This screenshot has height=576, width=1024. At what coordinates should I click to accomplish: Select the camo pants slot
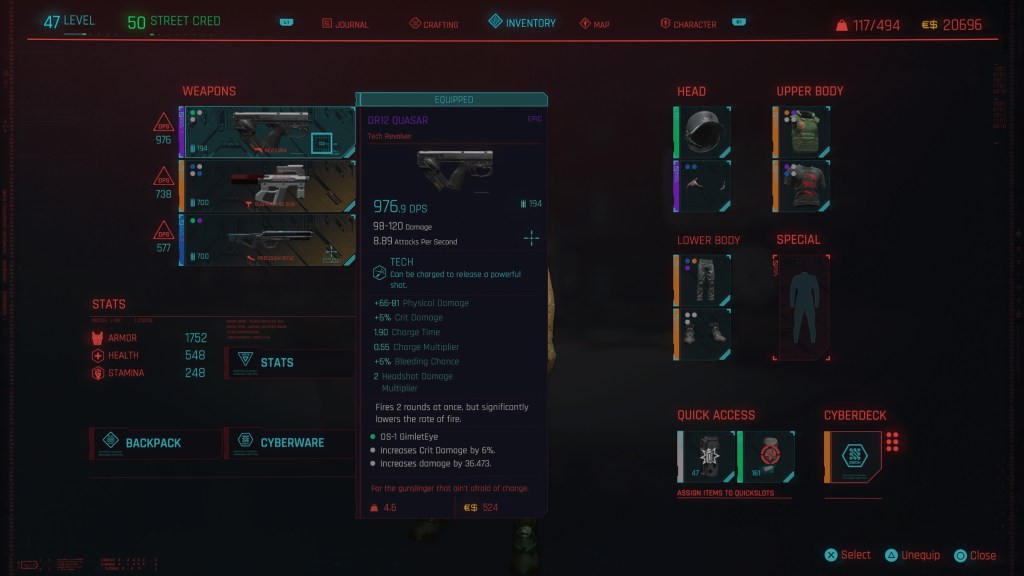pos(703,280)
